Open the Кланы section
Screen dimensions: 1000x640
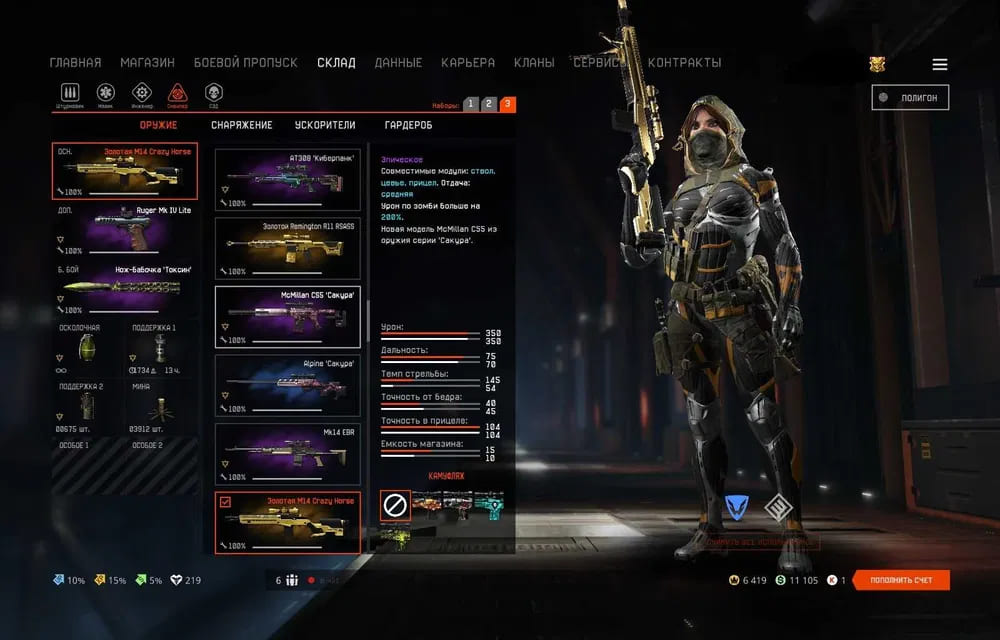tap(534, 62)
